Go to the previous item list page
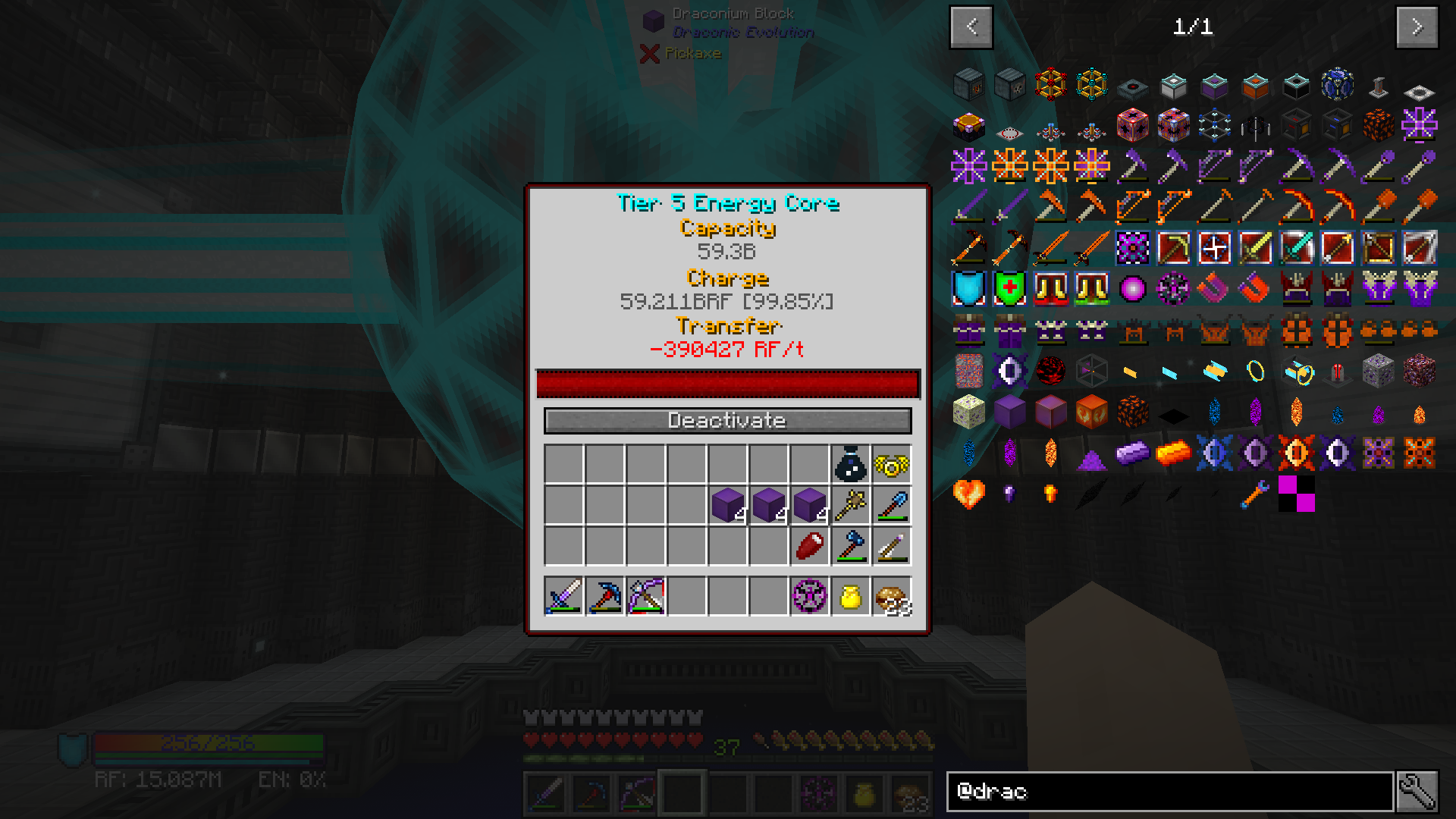The height and width of the screenshot is (819, 1456). click(971, 27)
